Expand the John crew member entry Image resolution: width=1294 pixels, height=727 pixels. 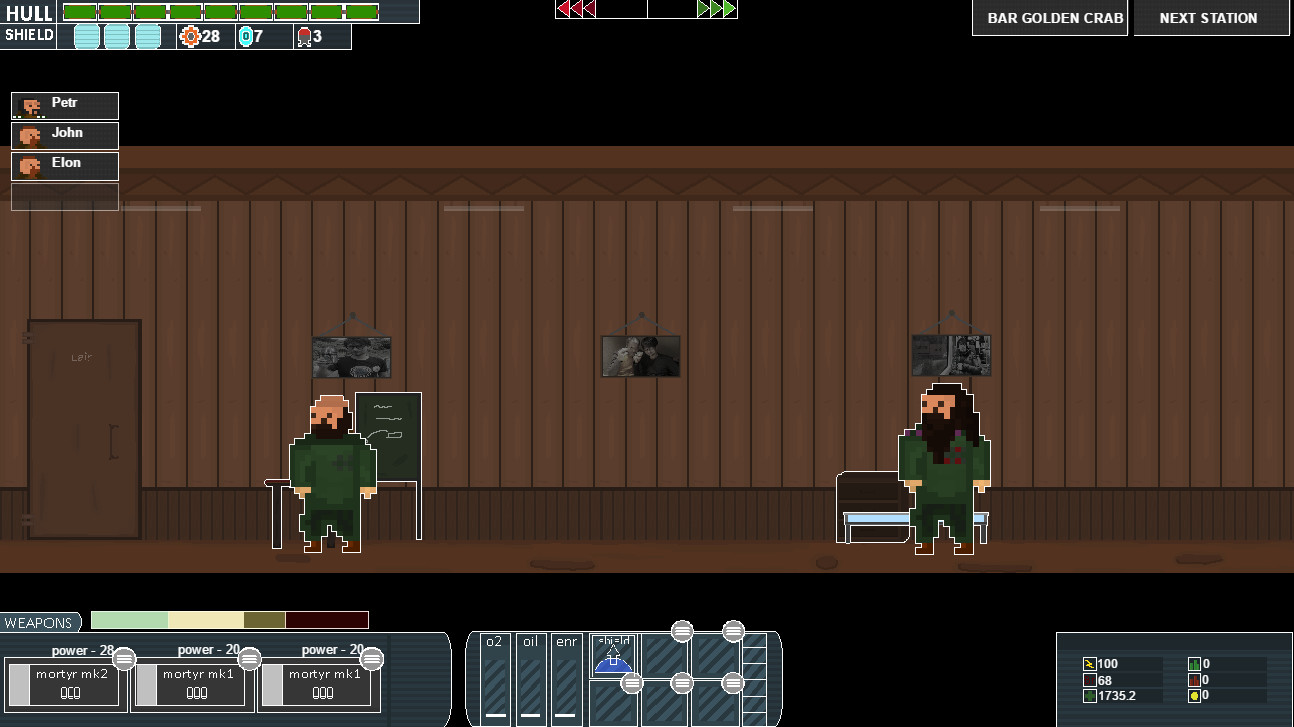[x=64, y=135]
